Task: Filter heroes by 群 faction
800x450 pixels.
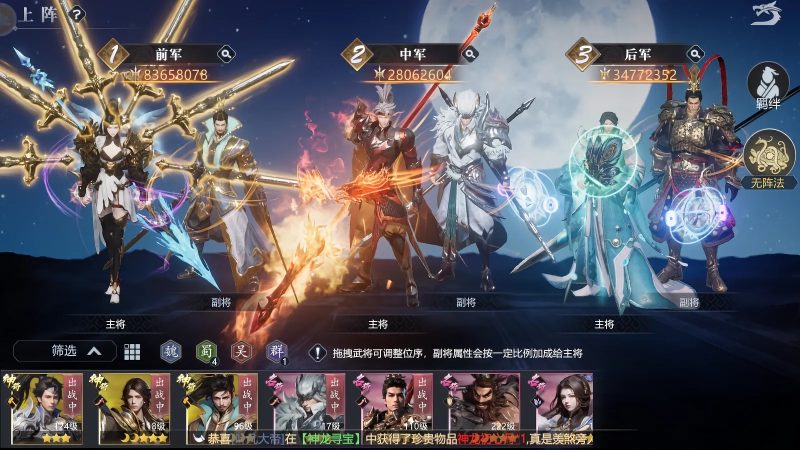Action: [276, 351]
